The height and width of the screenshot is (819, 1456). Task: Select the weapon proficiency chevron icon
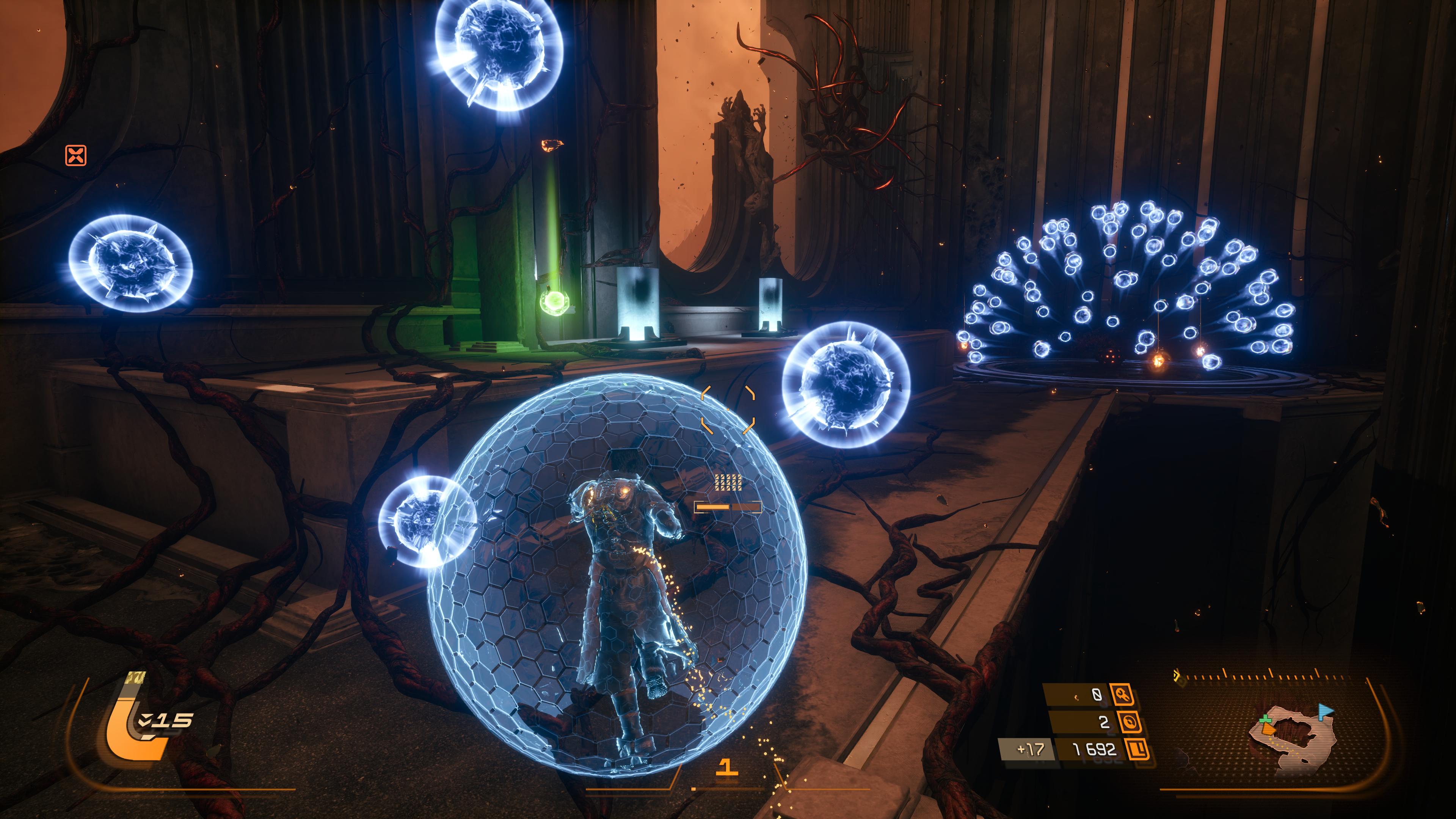146,720
